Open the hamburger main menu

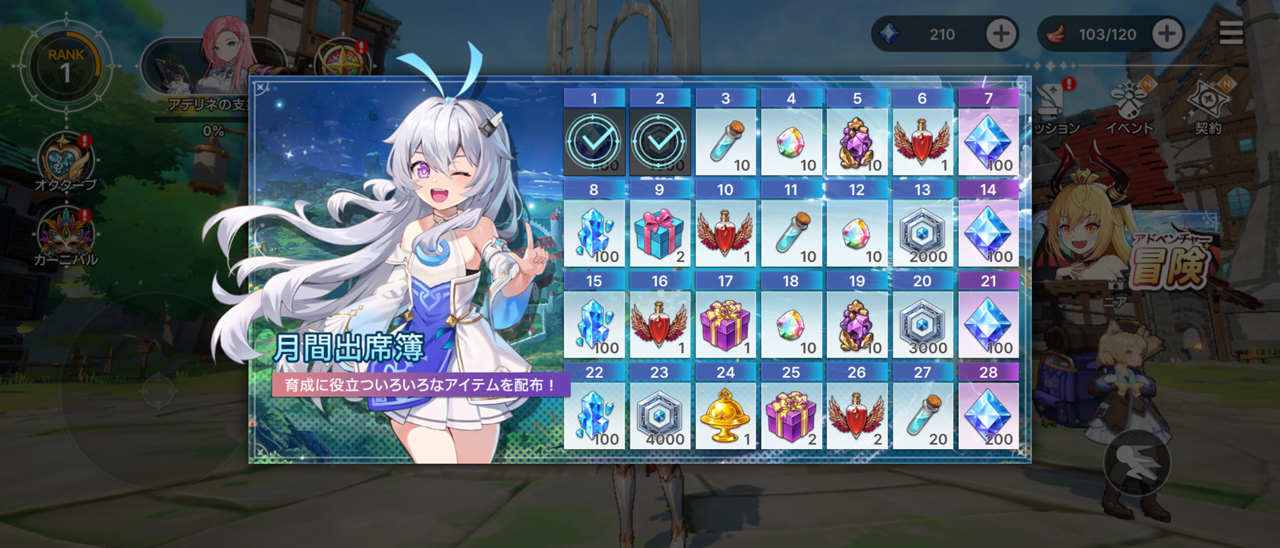(x=1231, y=33)
